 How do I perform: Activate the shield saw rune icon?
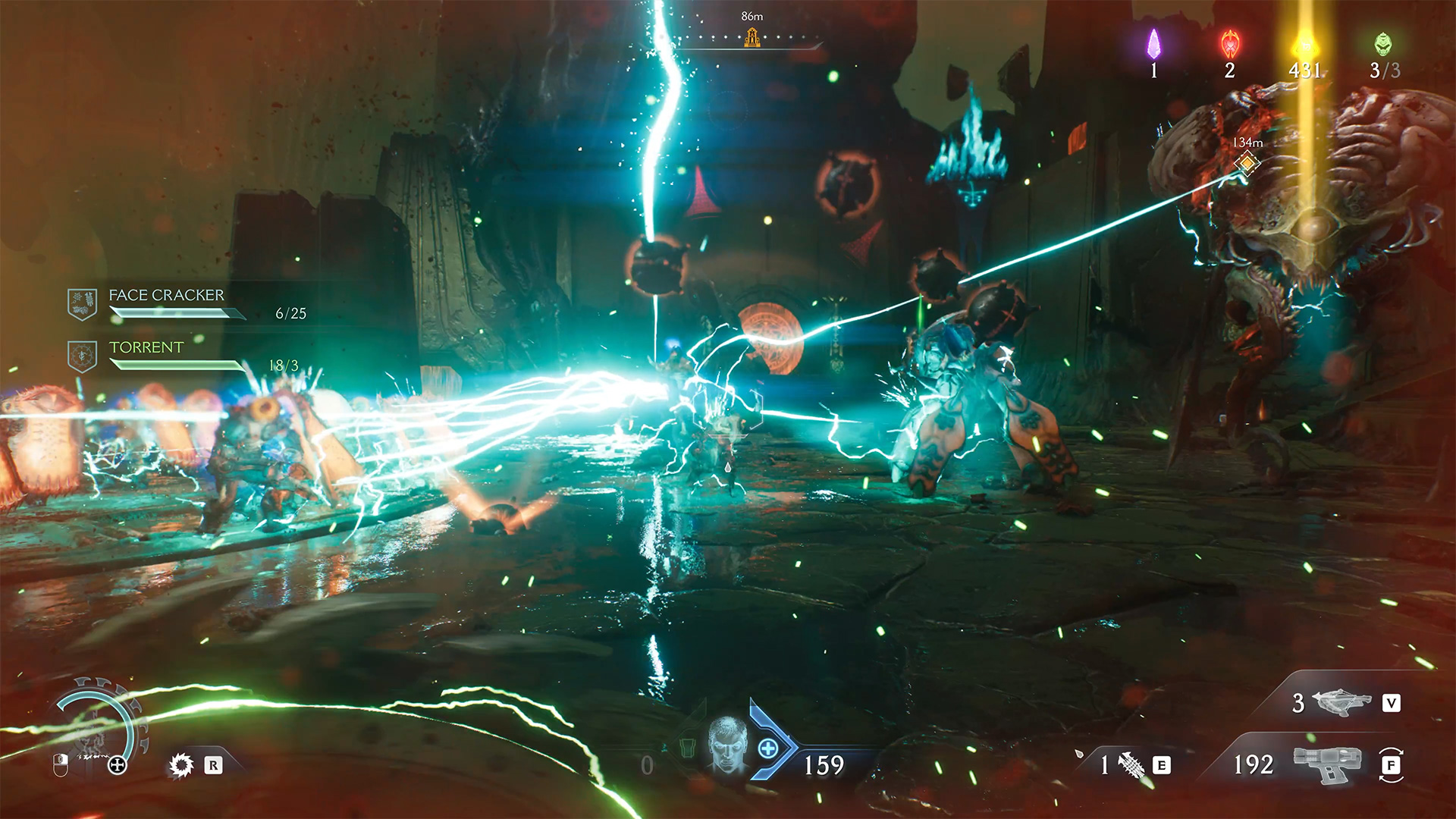(x=181, y=765)
